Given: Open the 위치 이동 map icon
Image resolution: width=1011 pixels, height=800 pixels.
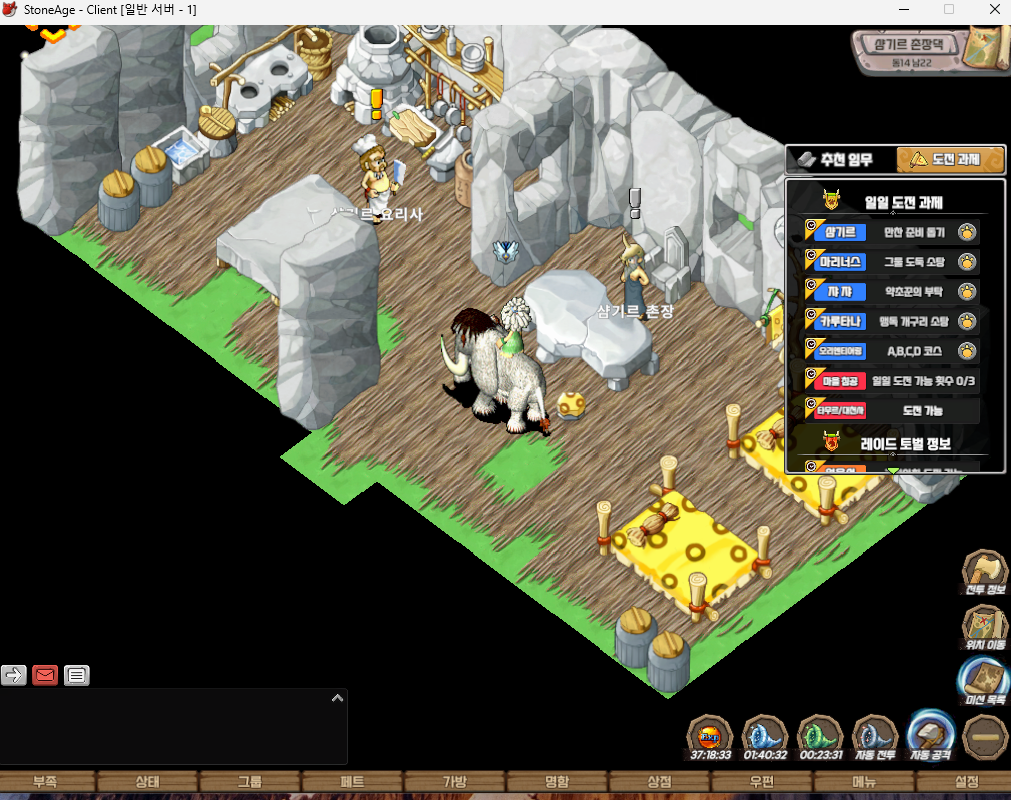Looking at the screenshot, I should point(985,627).
